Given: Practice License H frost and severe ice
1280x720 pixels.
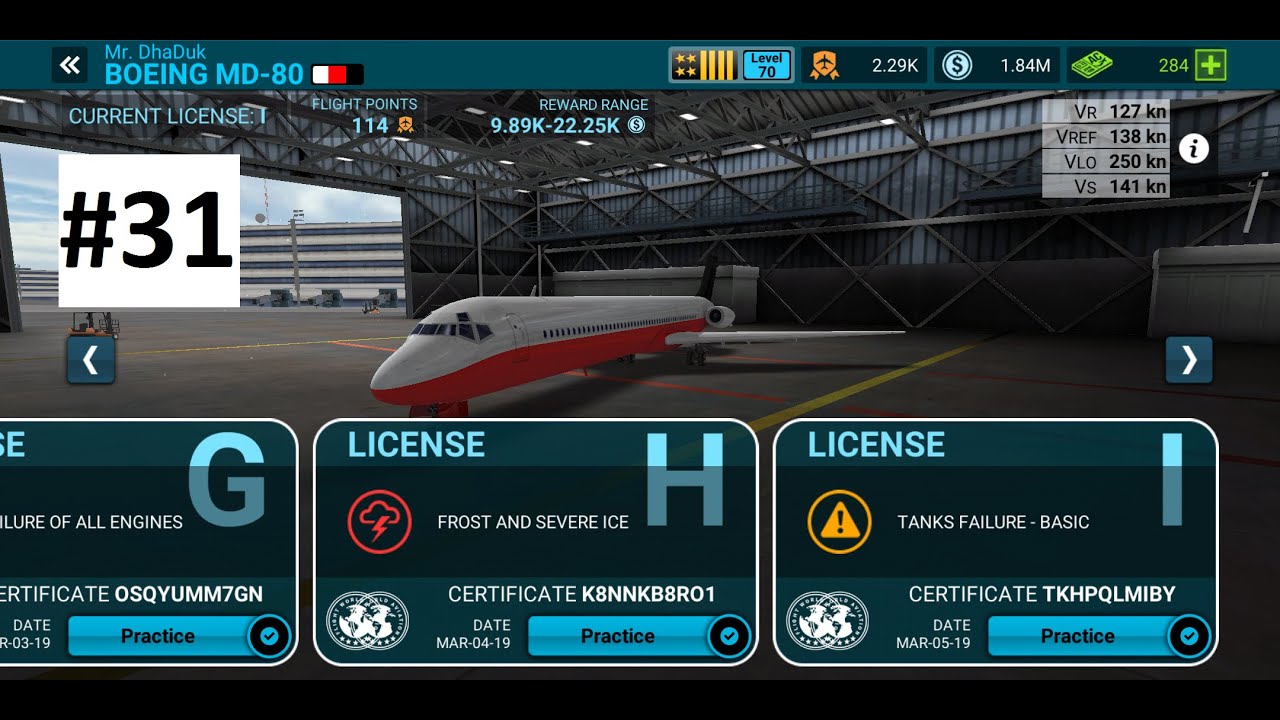Looking at the screenshot, I should point(618,636).
